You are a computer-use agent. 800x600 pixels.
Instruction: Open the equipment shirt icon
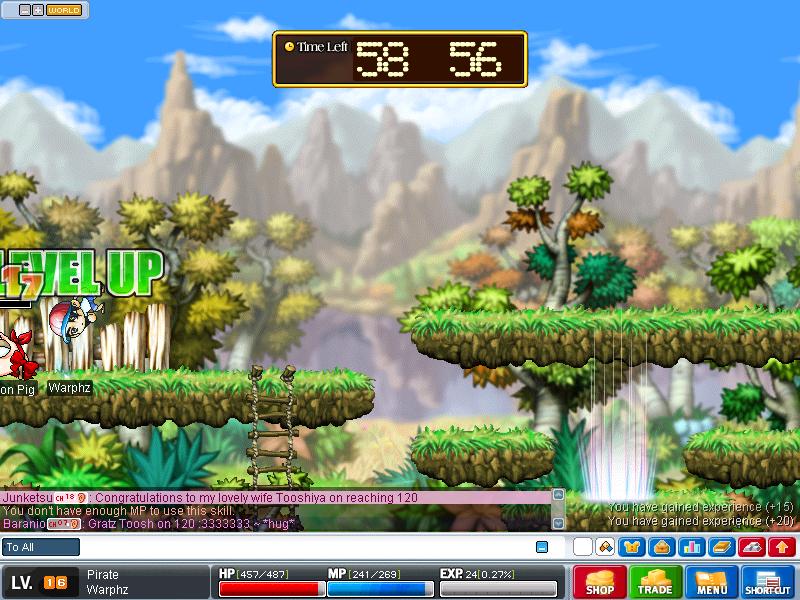click(632, 547)
